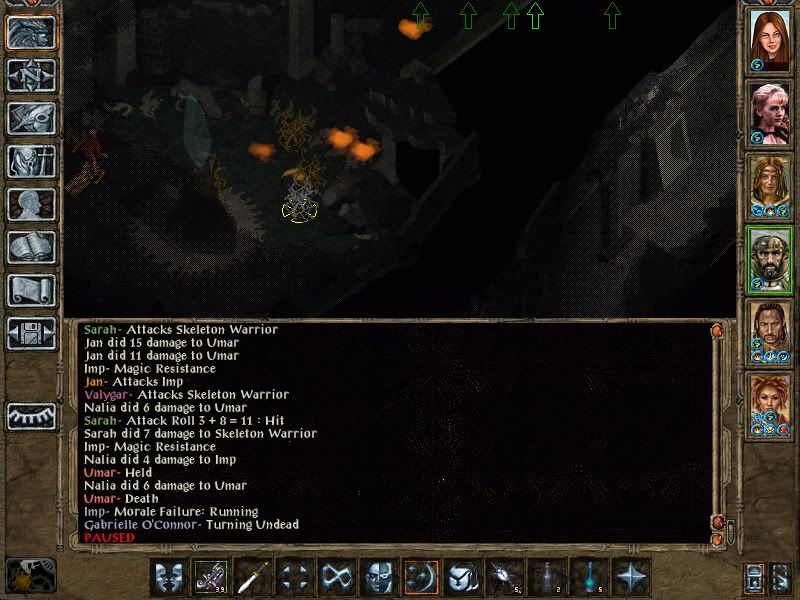800x600 pixels.
Task: Open the journal with quill icon
Action: [x=32, y=117]
